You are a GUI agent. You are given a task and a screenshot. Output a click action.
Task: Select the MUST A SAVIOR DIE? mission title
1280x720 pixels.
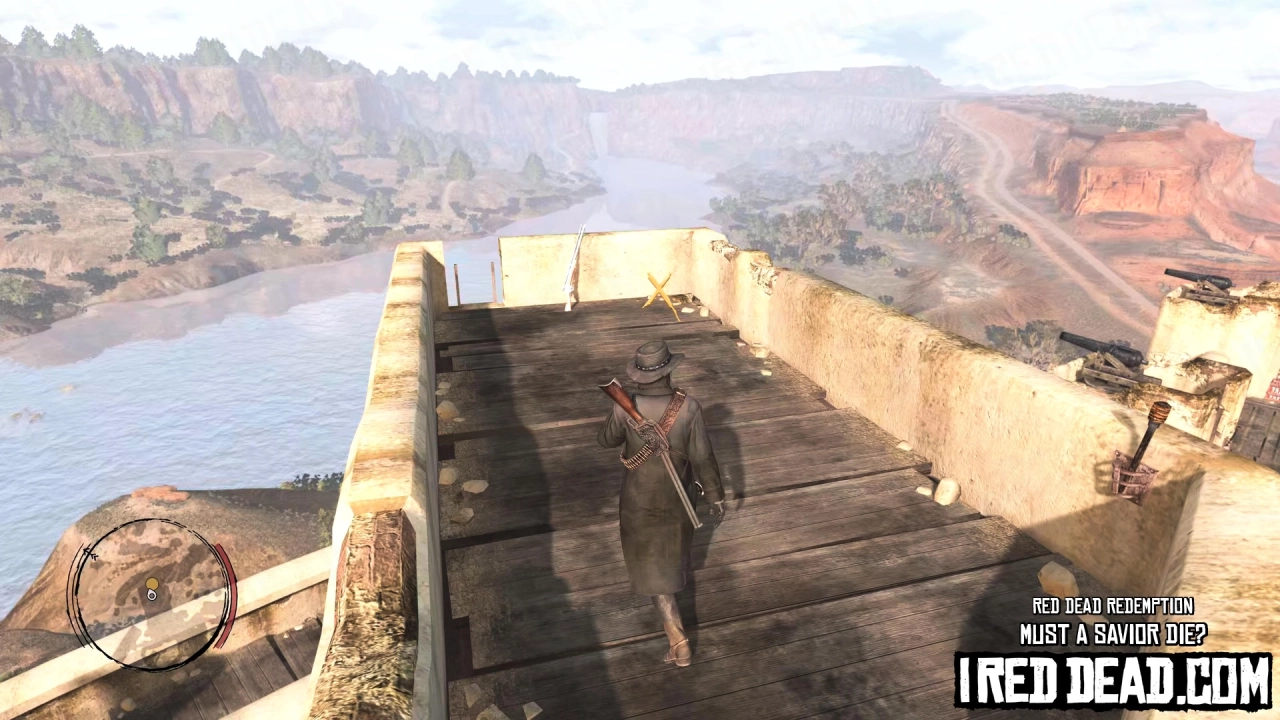point(1114,631)
